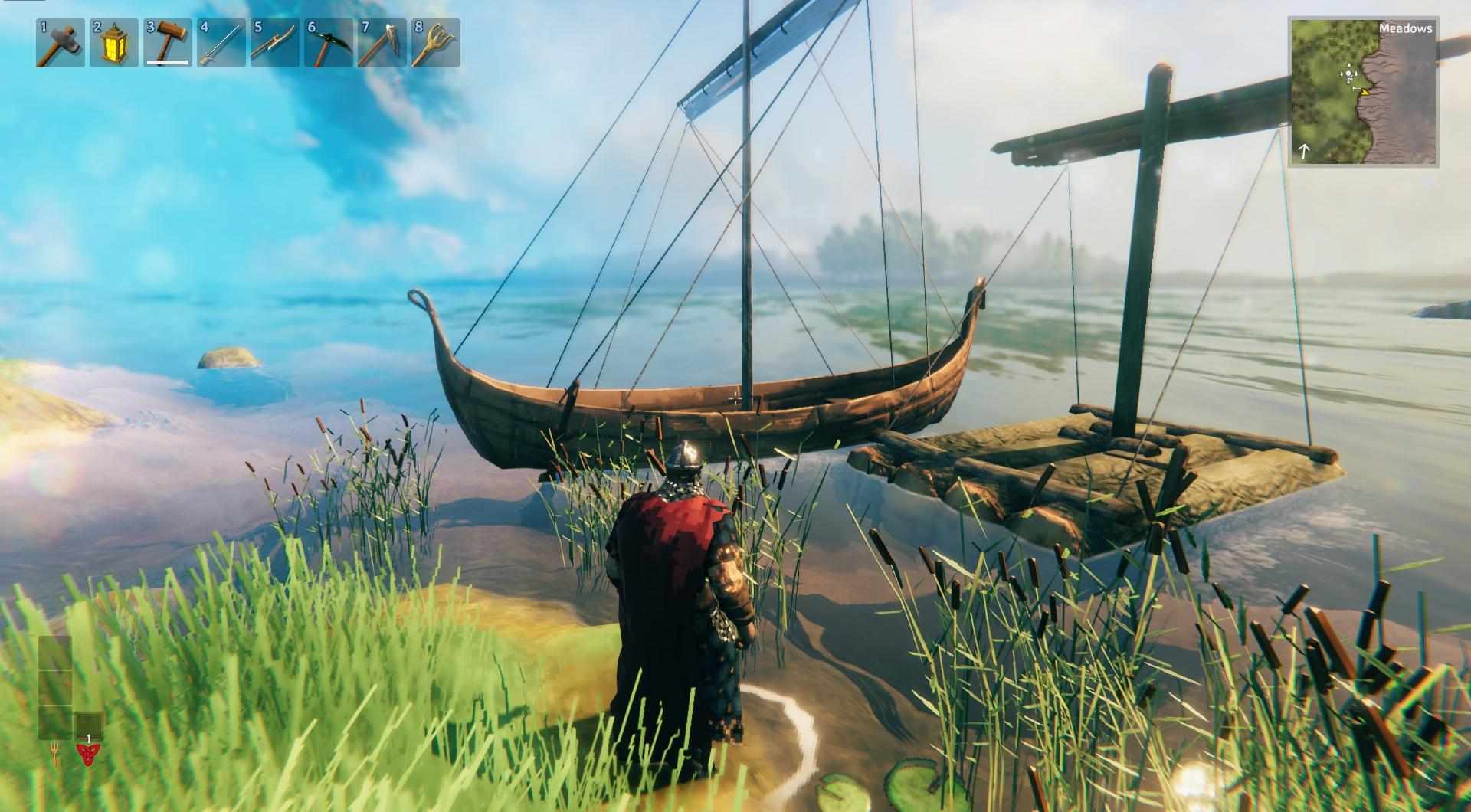The width and height of the screenshot is (1471, 812).
Task: Select the iron-headed hammer in slot 1
Action: (x=61, y=43)
